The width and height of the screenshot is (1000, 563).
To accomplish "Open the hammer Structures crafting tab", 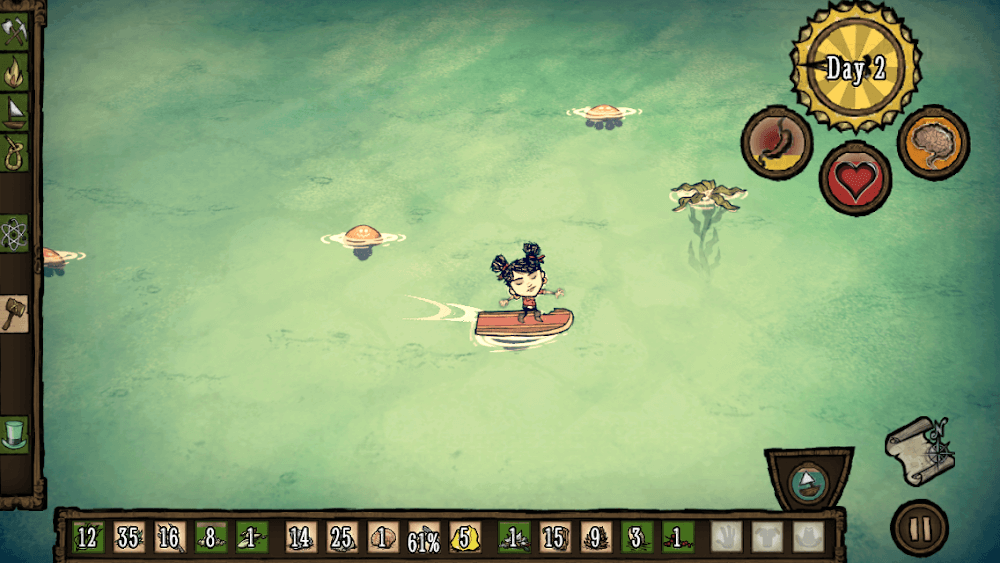I will (15, 313).
